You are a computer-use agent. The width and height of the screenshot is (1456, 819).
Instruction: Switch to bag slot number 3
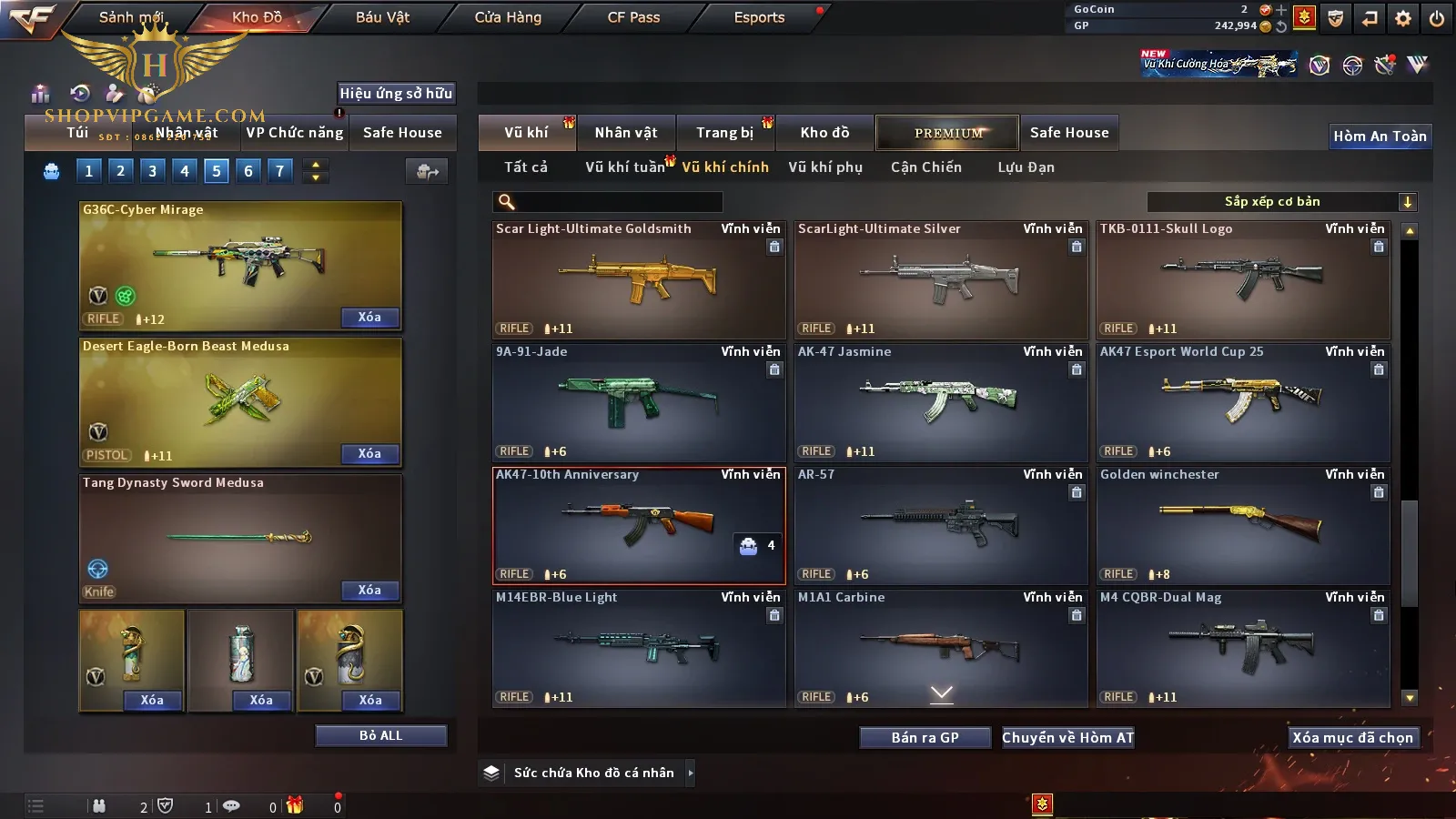point(152,170)
